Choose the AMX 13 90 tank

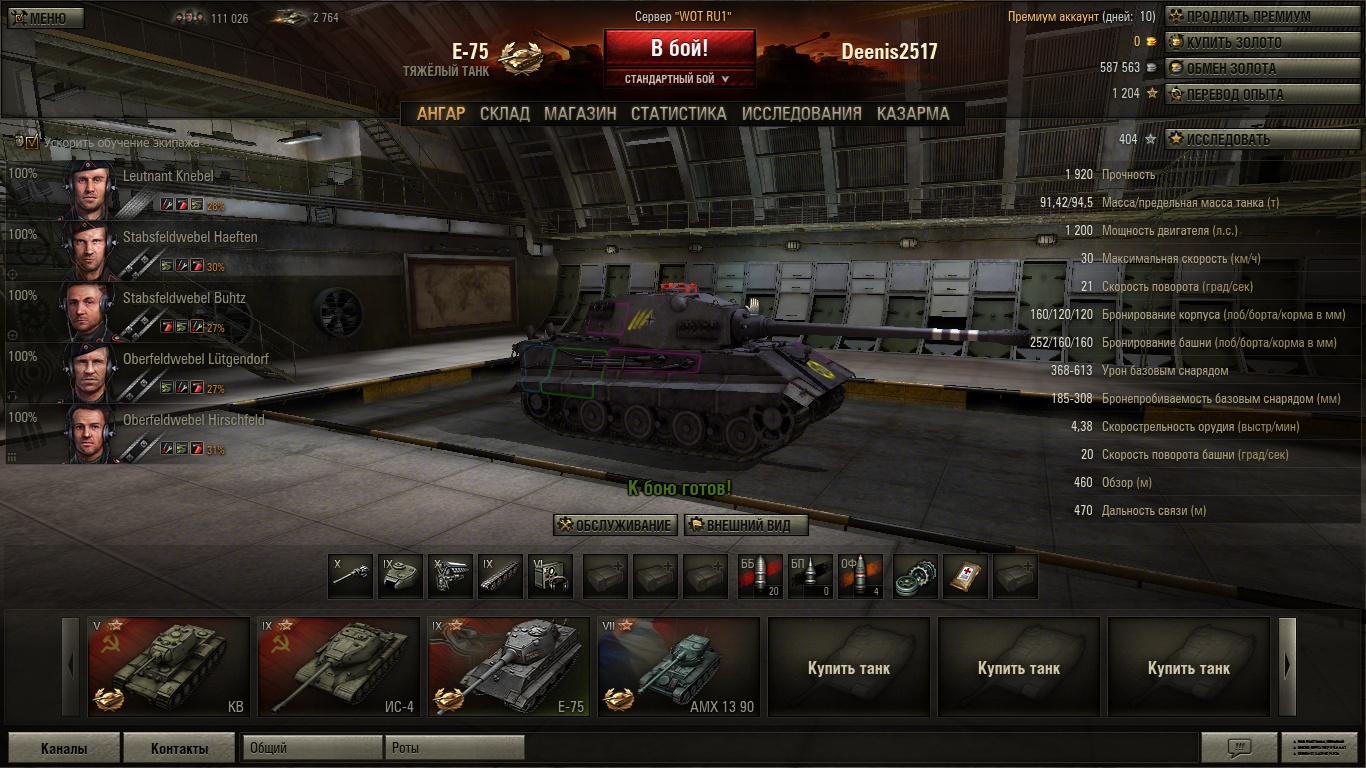[679, 667]
